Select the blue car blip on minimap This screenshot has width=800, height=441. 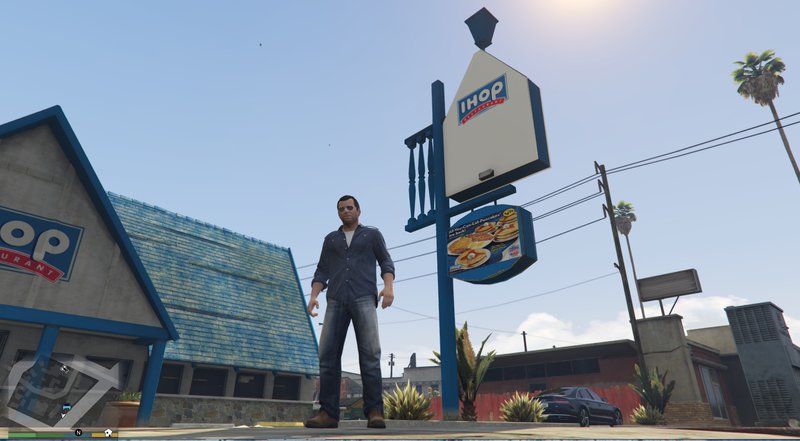(66, 408)
